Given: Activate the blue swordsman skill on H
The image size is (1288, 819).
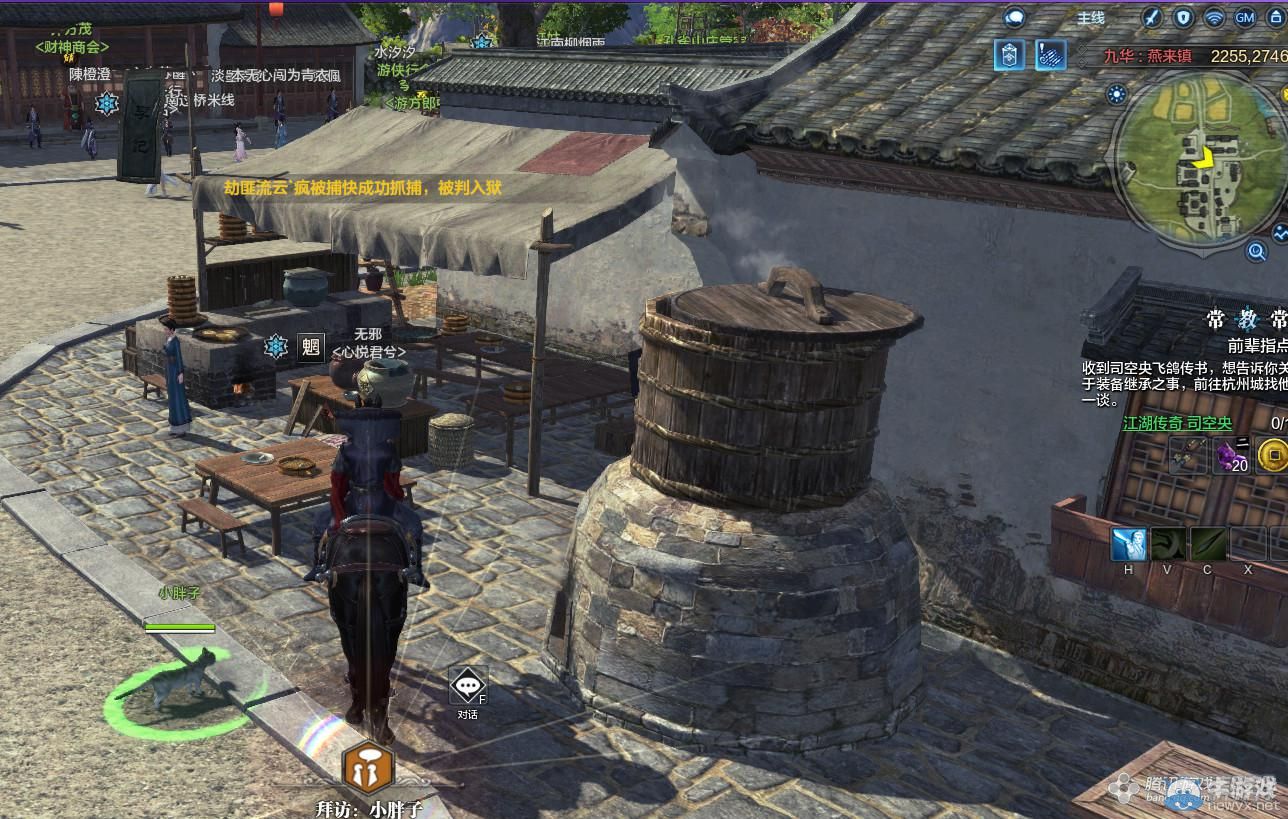Looking at the screenshot, I should point(1129,545).
